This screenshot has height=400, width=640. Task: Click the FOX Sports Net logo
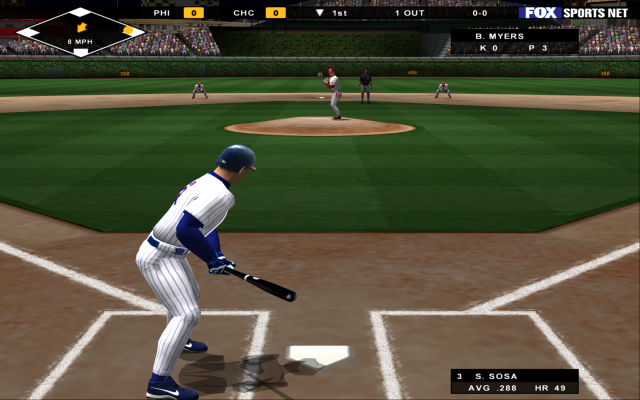click(577, 13)
